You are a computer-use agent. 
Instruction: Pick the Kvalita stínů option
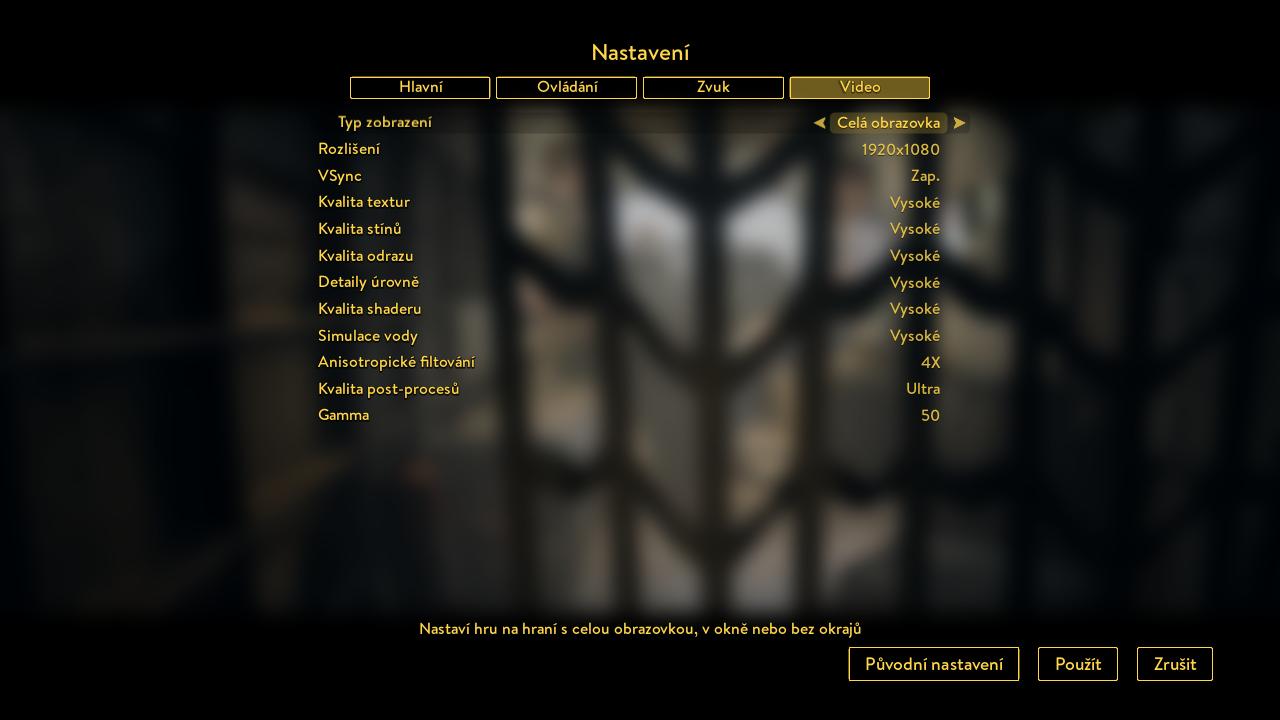(x=628, y=229)
